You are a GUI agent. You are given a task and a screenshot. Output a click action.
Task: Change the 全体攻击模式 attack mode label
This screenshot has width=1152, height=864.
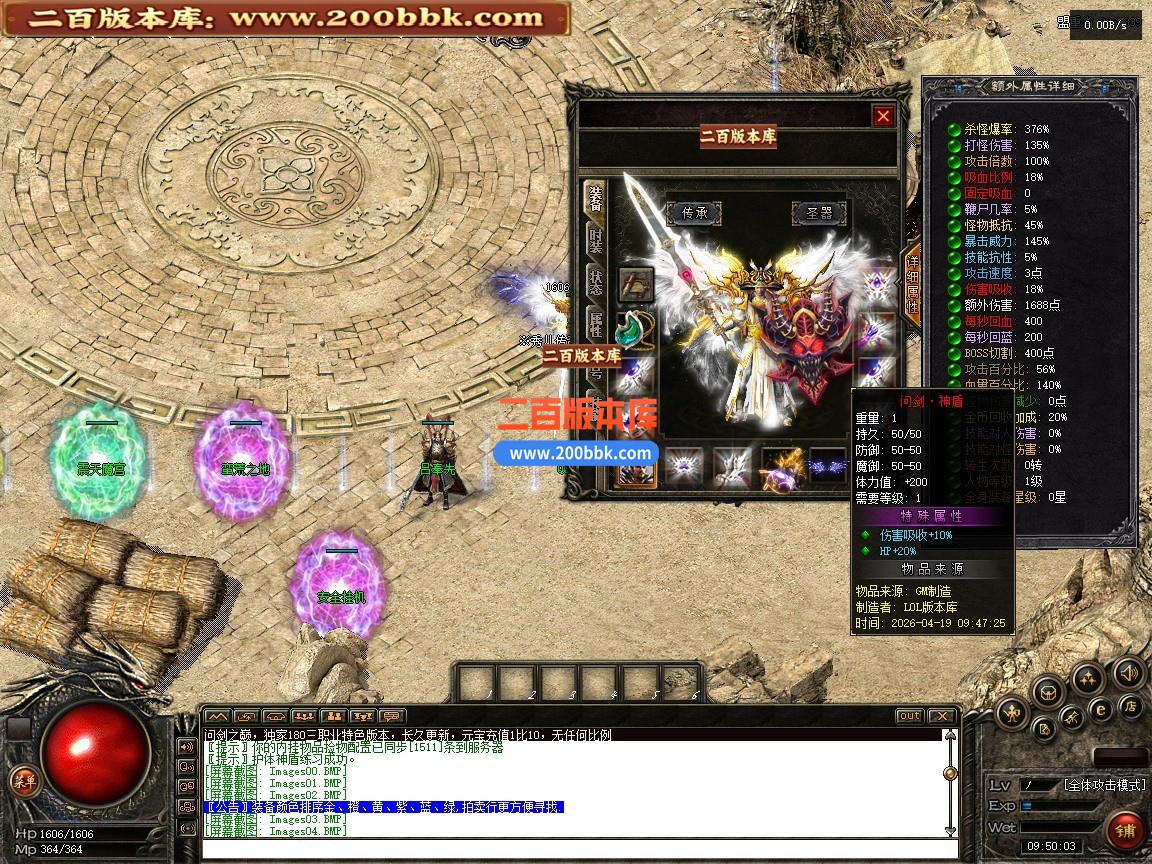click(1106, 785)
